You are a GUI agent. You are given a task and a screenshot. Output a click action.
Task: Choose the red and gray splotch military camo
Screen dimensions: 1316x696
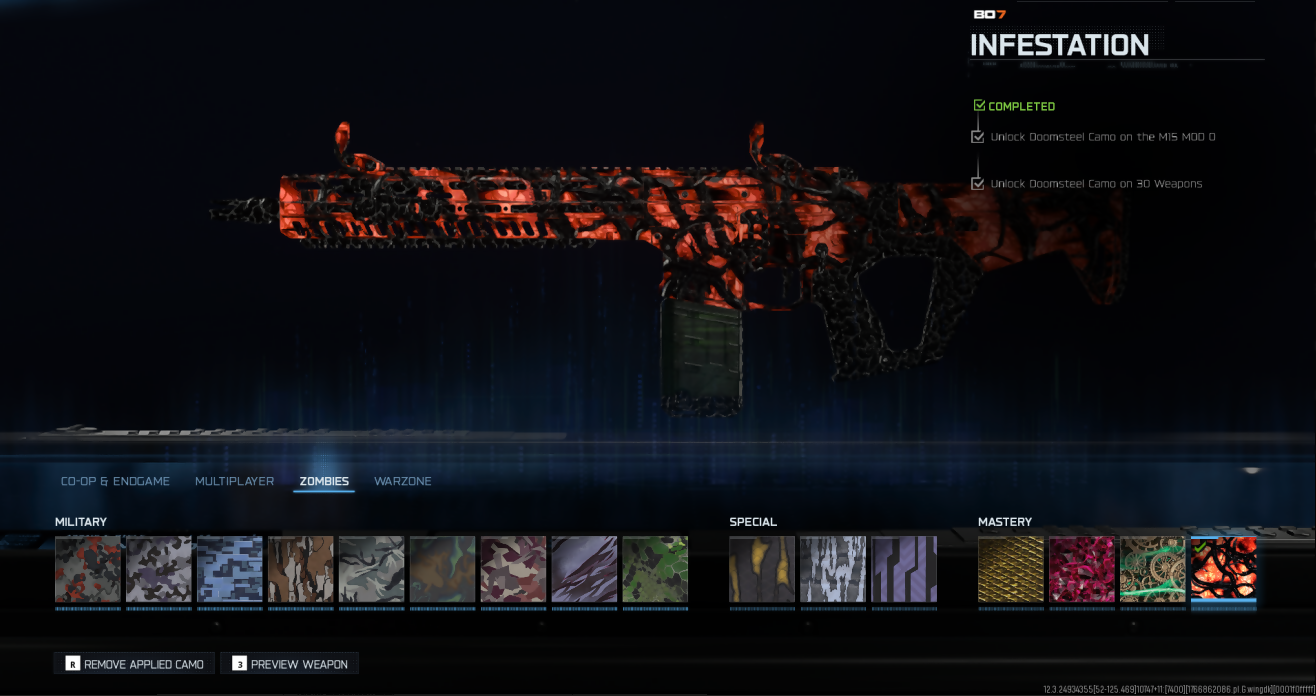point(88,569)
